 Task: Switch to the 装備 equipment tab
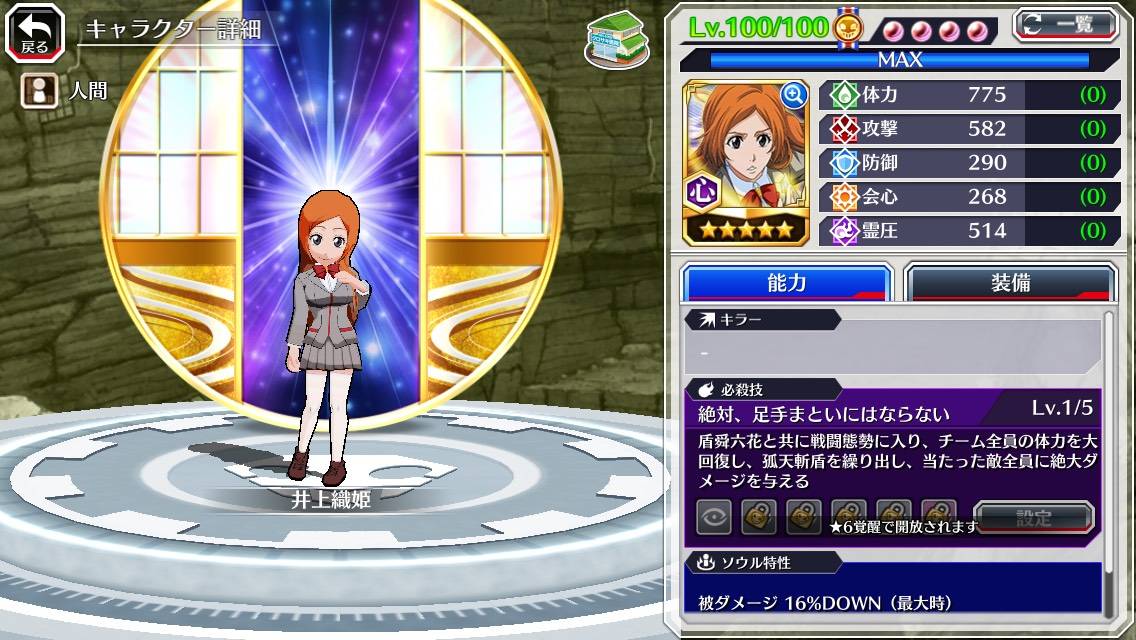click(x=1009, y=283)
